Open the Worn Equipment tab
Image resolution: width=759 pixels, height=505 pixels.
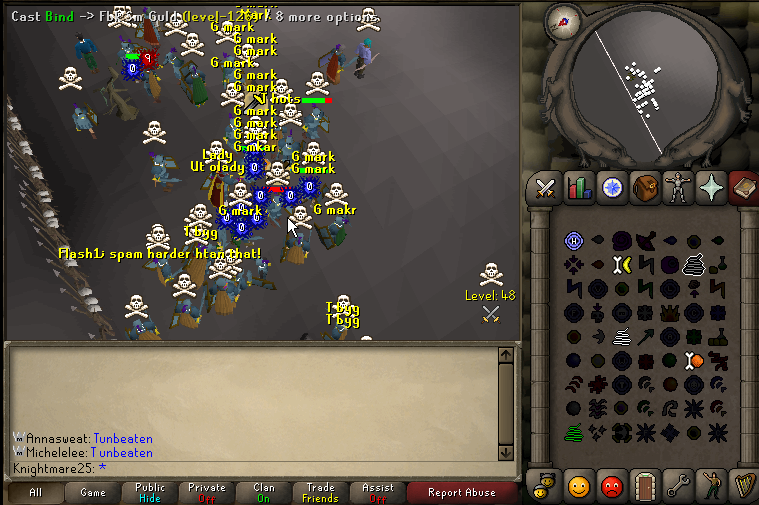(679, 187)
